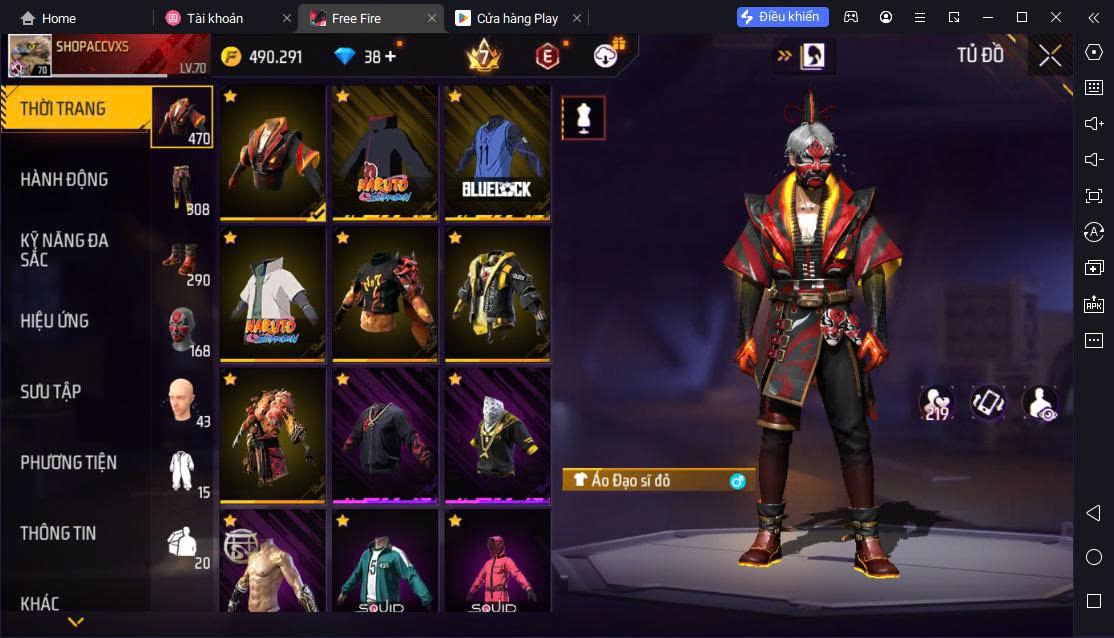Pick the white Naruto Shippuden jacket
The image size is (1114, 638).
[x=273, y=294]
